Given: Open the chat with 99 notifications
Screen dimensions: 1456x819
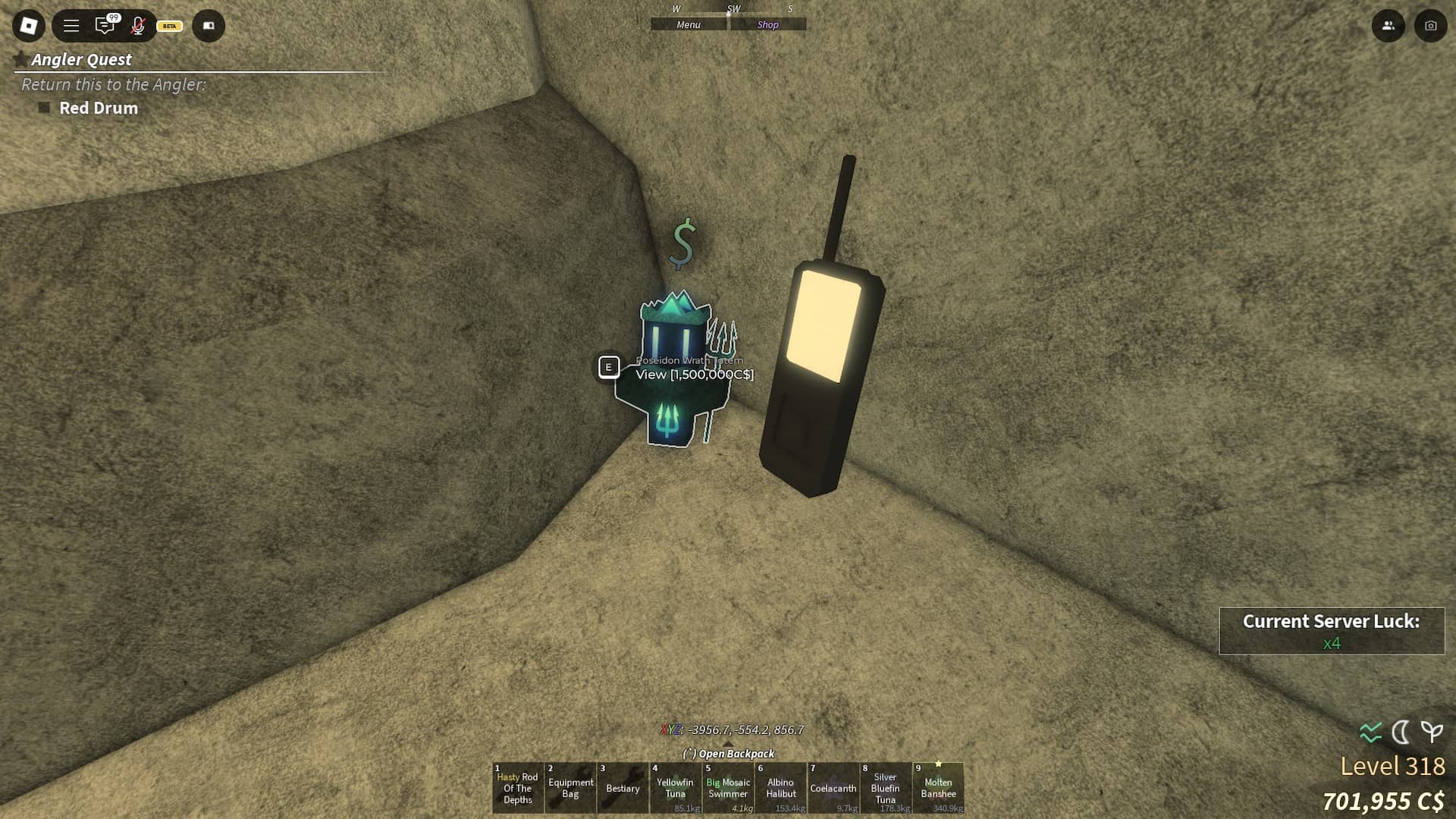Looking at the screenshot, I should point(105,26).
